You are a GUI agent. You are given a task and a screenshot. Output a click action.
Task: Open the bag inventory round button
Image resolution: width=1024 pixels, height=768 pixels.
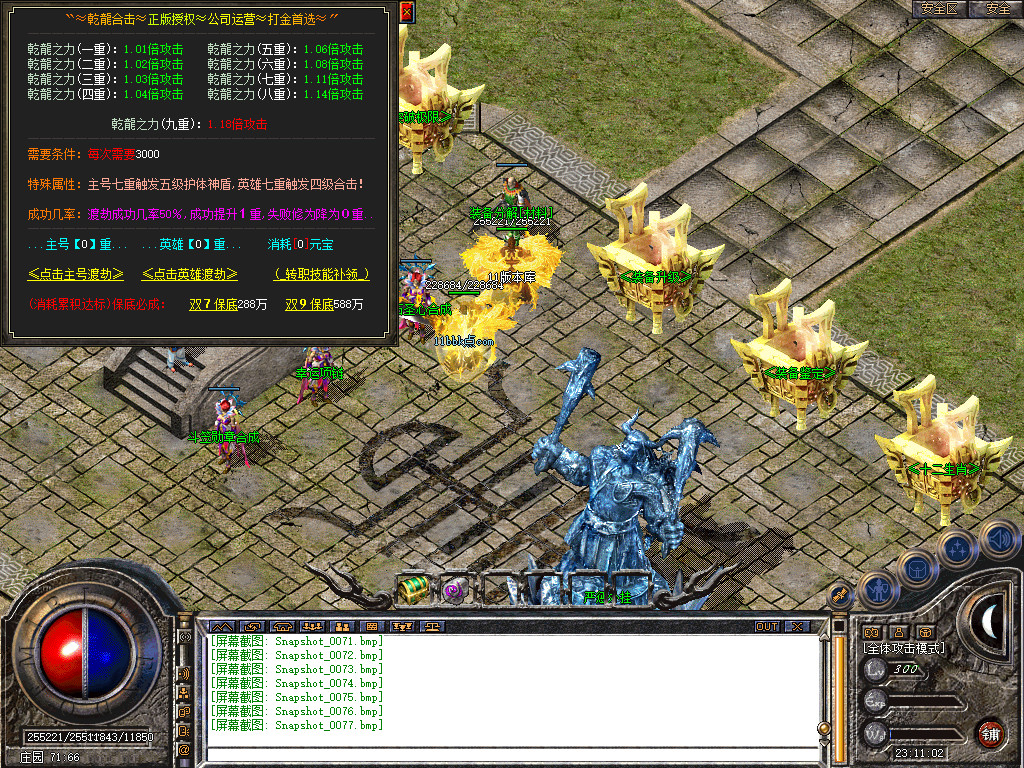pyautogui.click(x=916, y=568)
